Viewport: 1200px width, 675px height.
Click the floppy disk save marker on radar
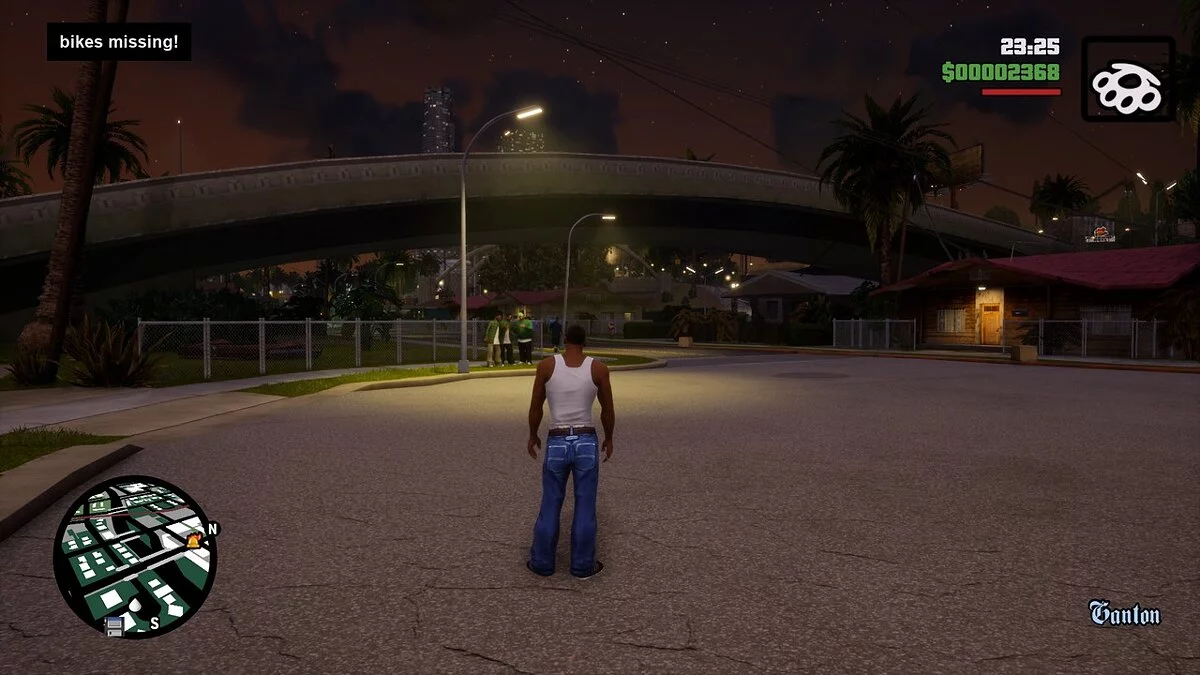pos(115,626)
